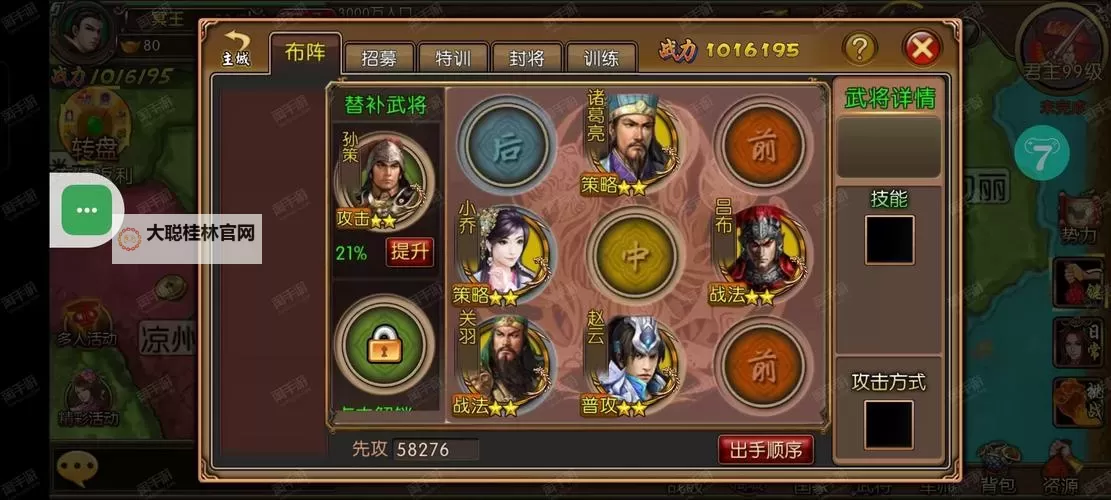Image resolution: width=1111 pixels, height=500 pixels.
Task: Open the 出手顺序 attack order button
Action: tap(765, 449)
